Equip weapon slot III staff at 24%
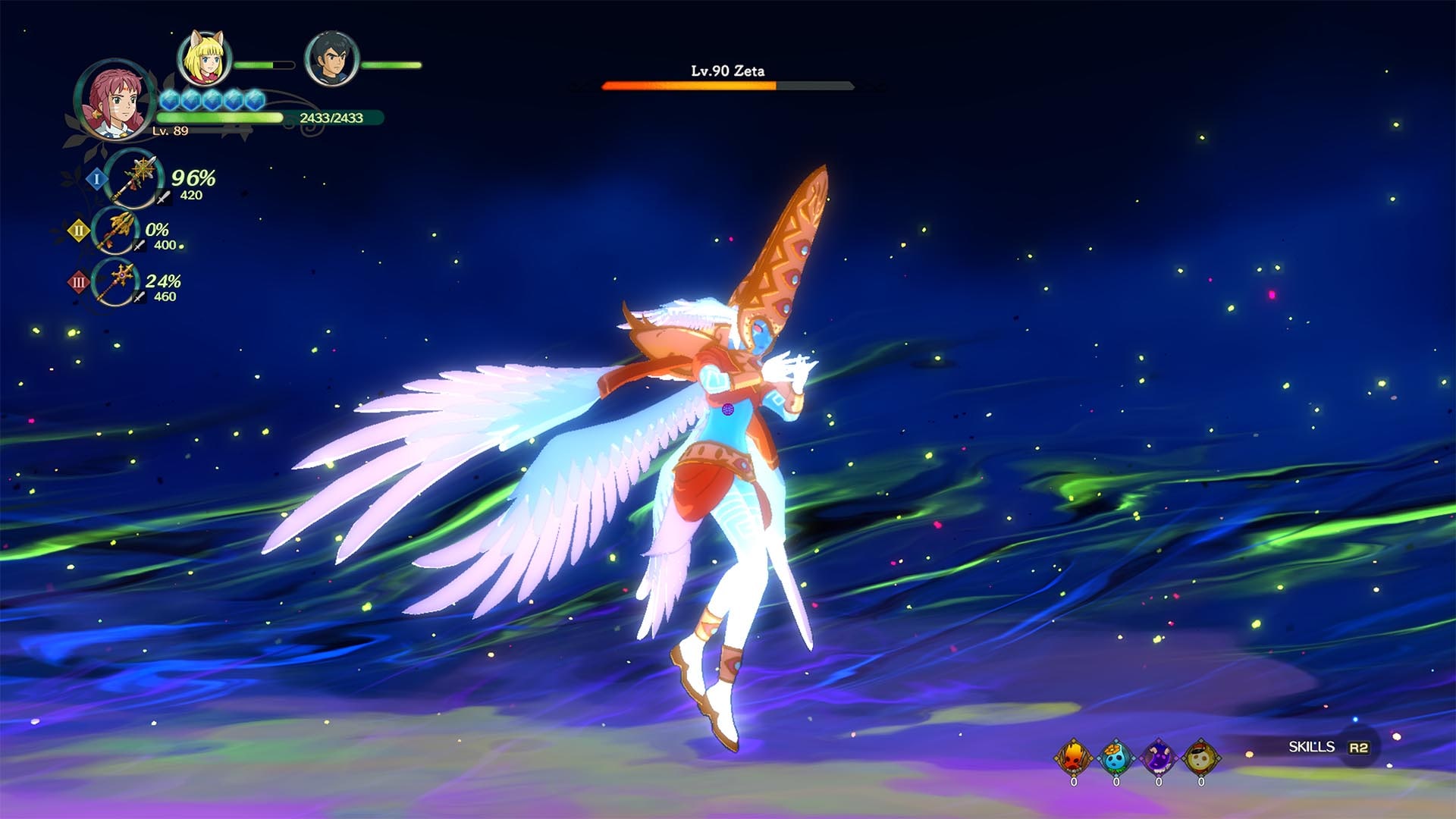Image resolution: width=1456 pixels, height=819 pixels. (116, 283)
